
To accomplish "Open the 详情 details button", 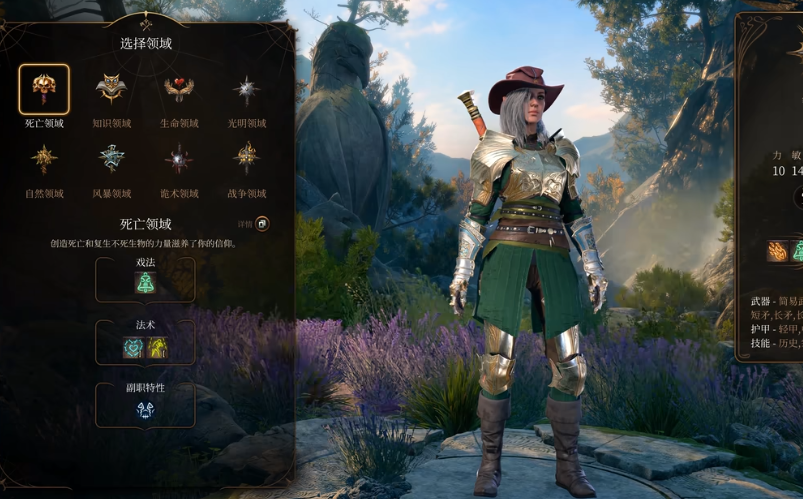I will tap(262, 224).
